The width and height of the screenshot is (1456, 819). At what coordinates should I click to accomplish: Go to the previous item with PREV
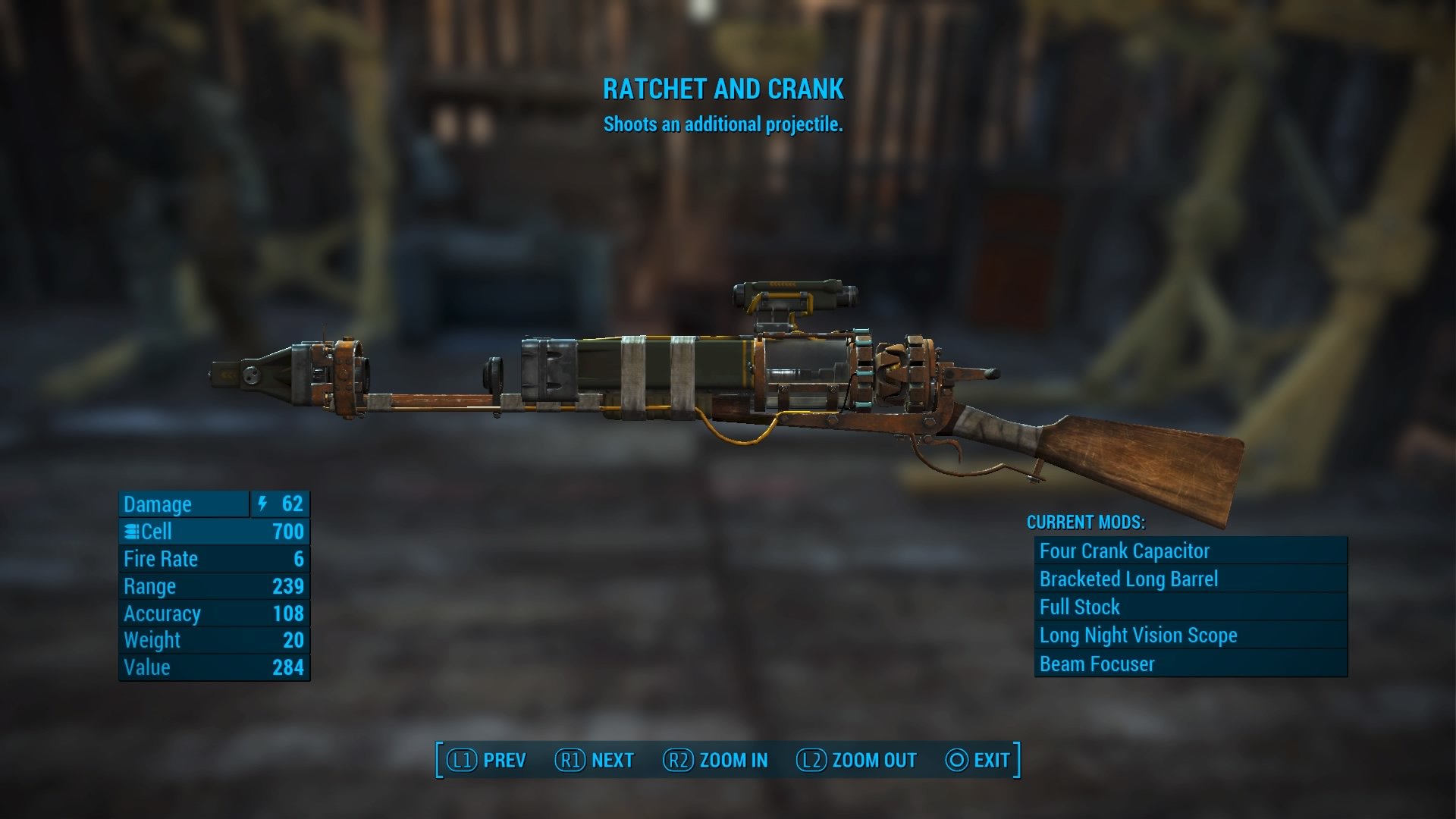point(486,760)
